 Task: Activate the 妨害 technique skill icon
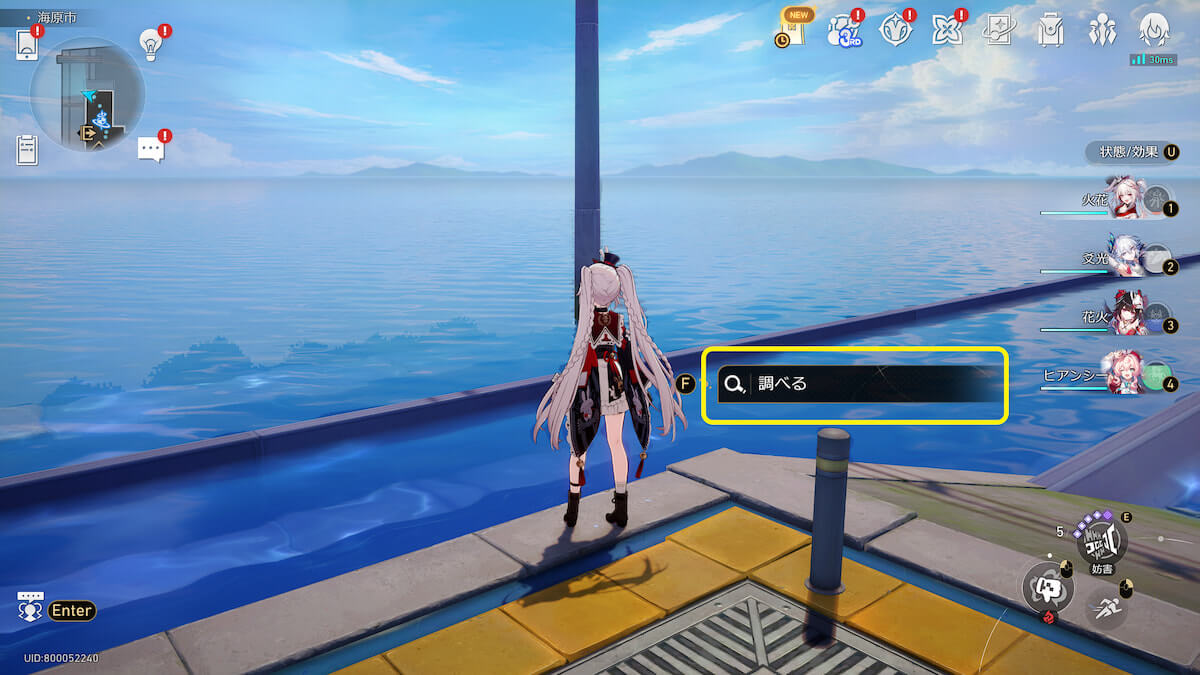(x=1101, y=541)
